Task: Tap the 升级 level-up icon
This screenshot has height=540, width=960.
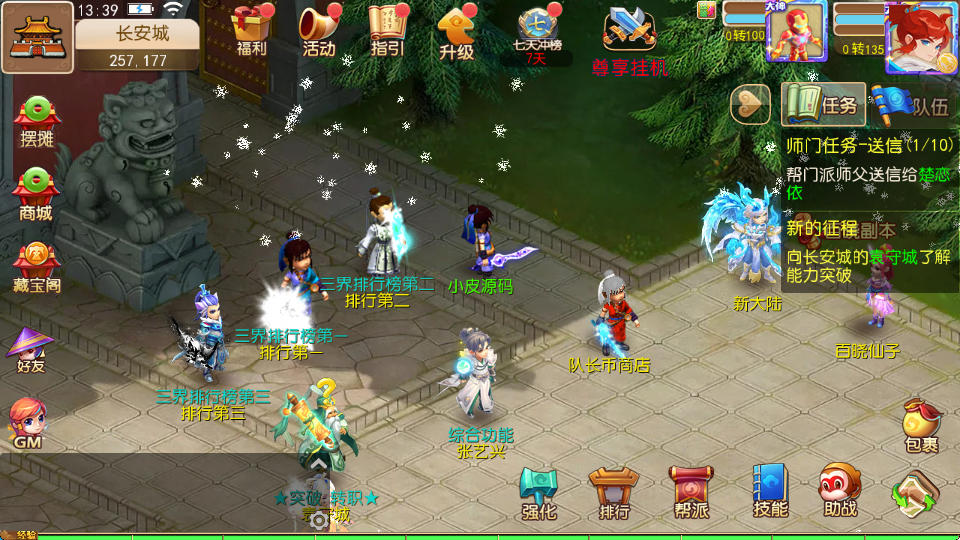Action: 456,32
